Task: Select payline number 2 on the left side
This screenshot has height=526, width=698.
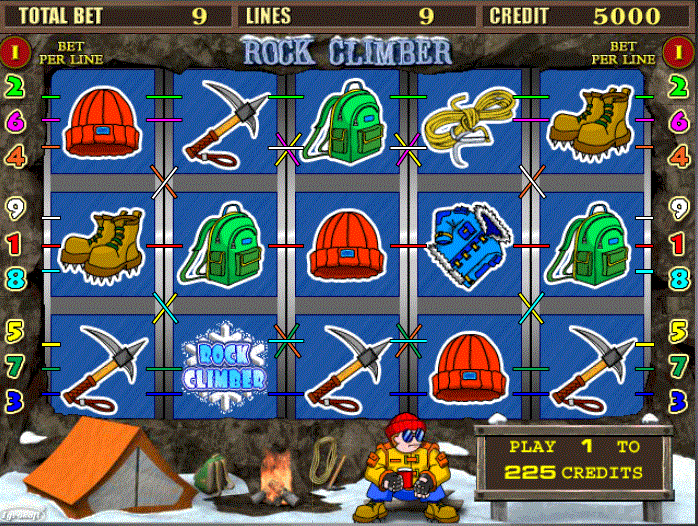Action: point(15,87)
